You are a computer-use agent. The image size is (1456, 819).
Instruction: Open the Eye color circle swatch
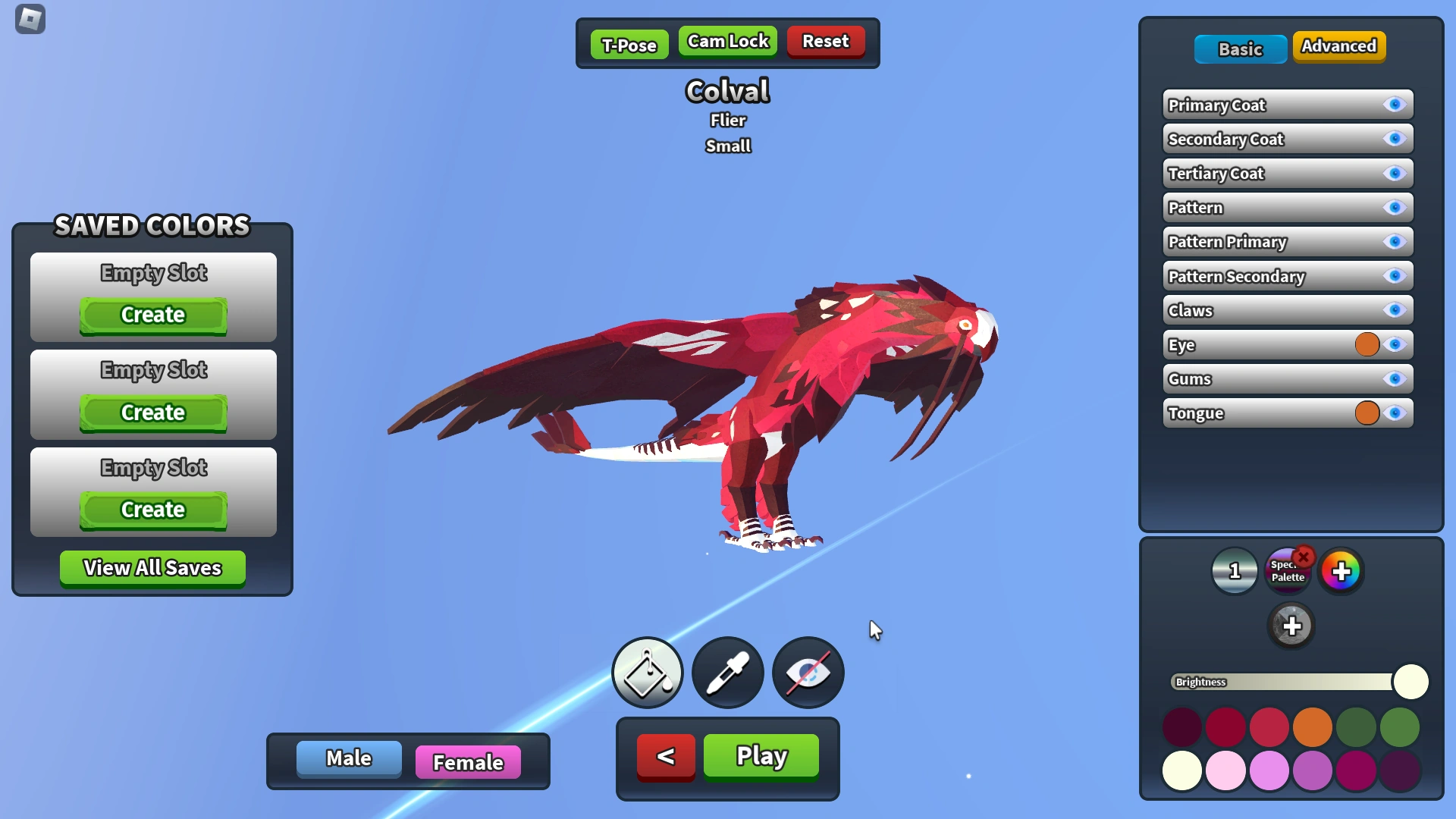(x=1367, y=344)
